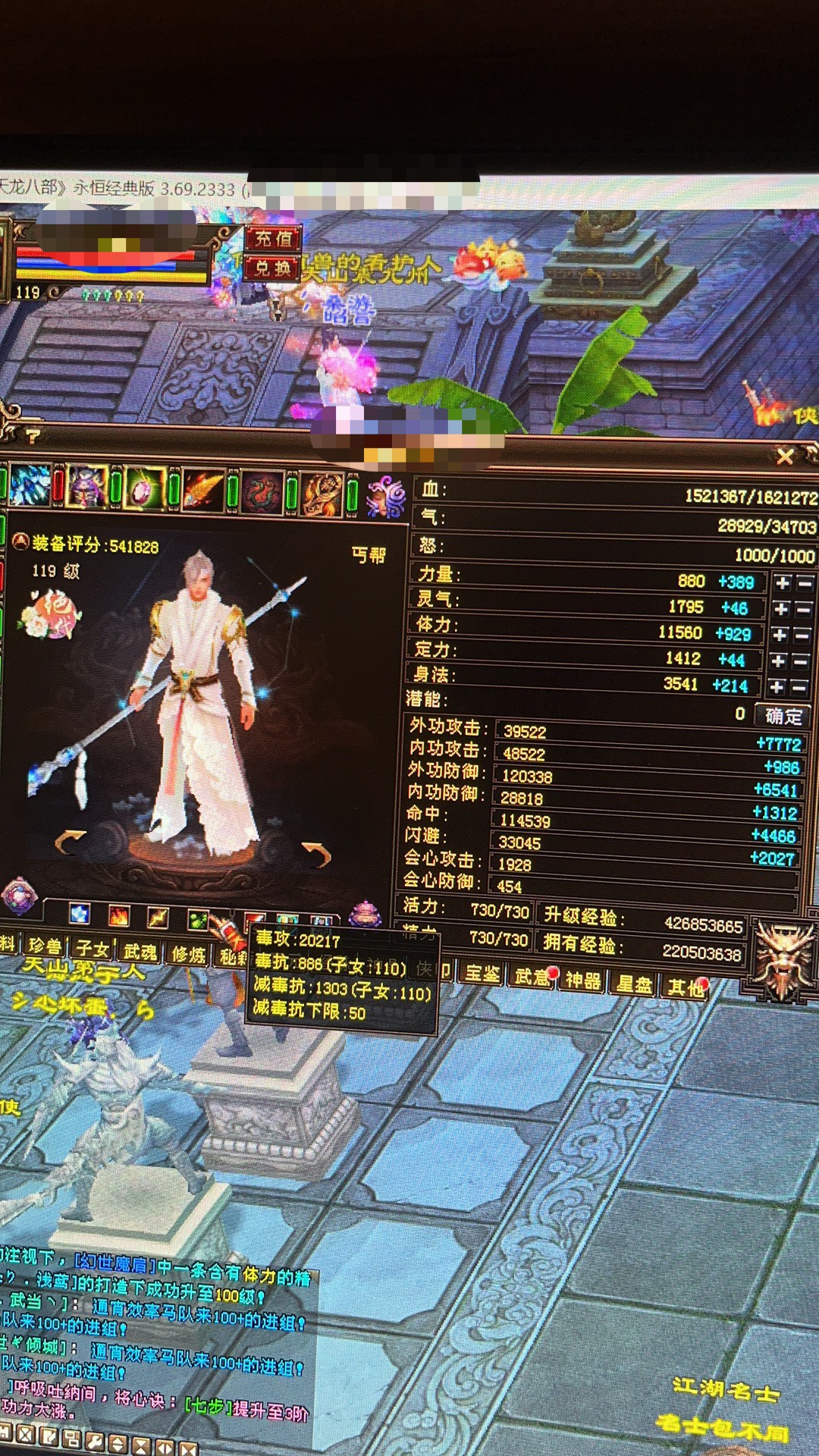Switch to the 珍兽 pet tab

pyautogui.click(x=45, y=946)
